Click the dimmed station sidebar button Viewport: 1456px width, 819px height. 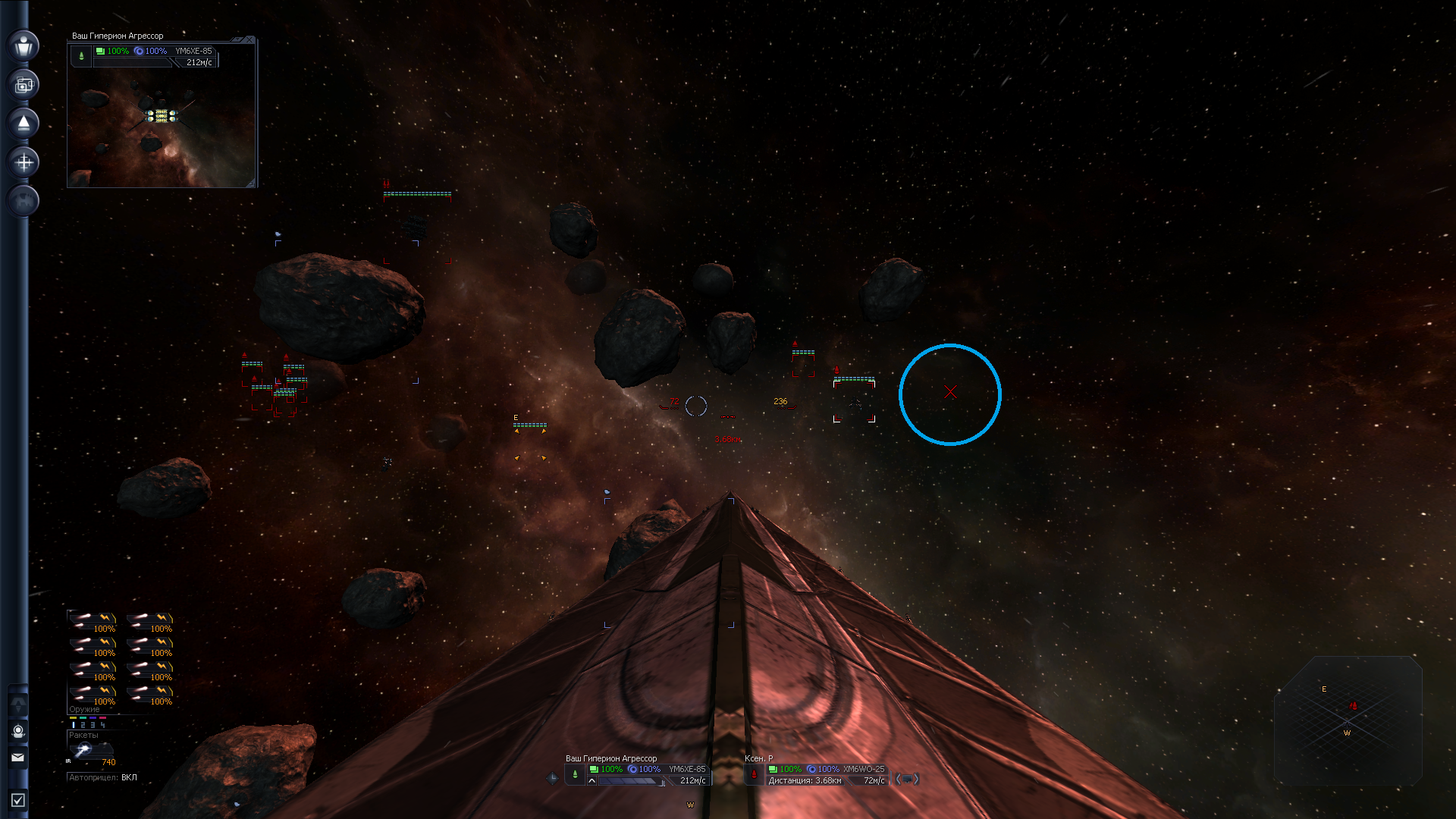[x=24, y=200]
